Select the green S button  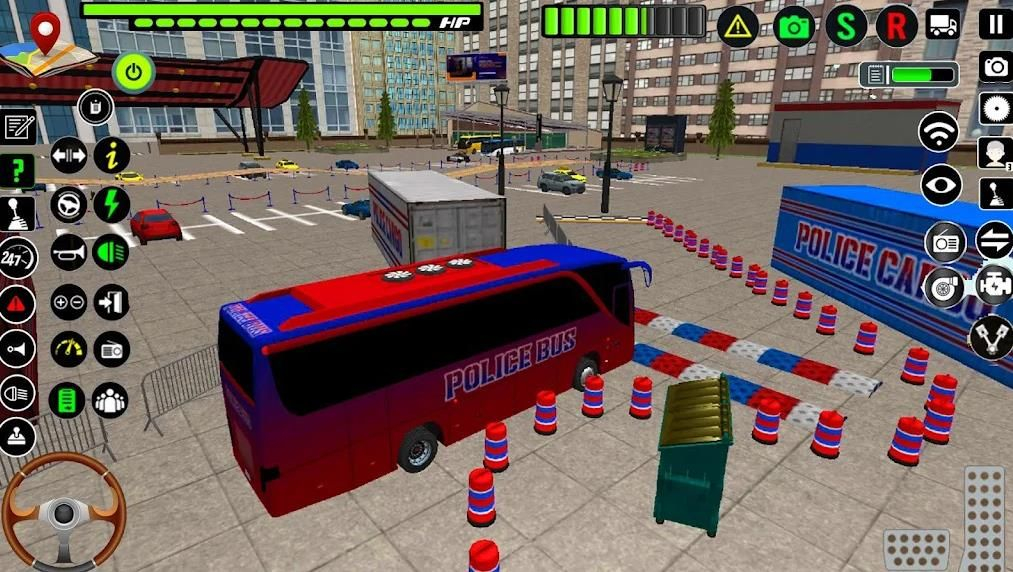pyautogui.click(x=846, y=26)
